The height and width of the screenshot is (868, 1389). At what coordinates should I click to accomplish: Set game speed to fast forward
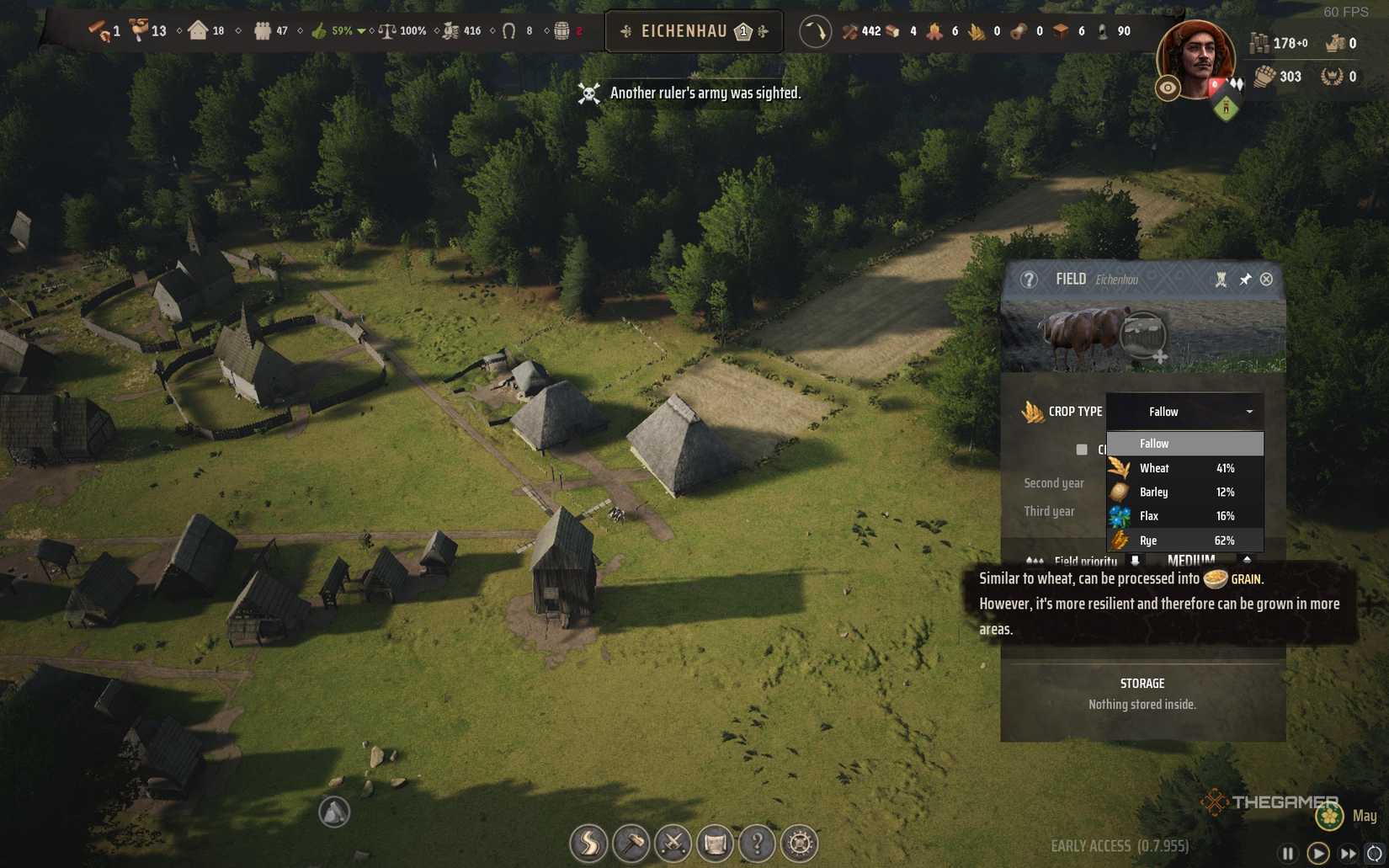1348,854
